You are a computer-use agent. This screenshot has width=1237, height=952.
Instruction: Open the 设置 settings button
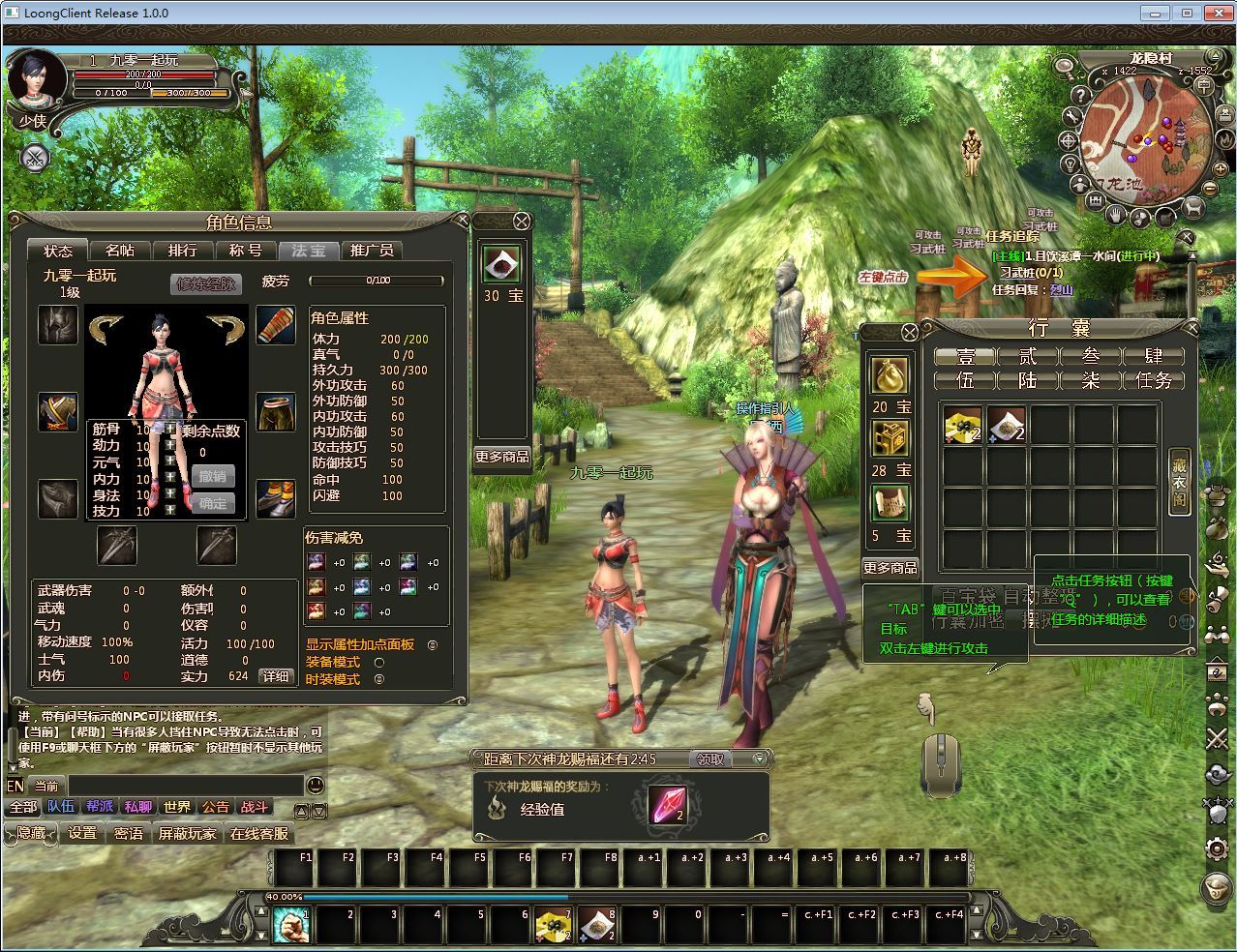[82, 833]
